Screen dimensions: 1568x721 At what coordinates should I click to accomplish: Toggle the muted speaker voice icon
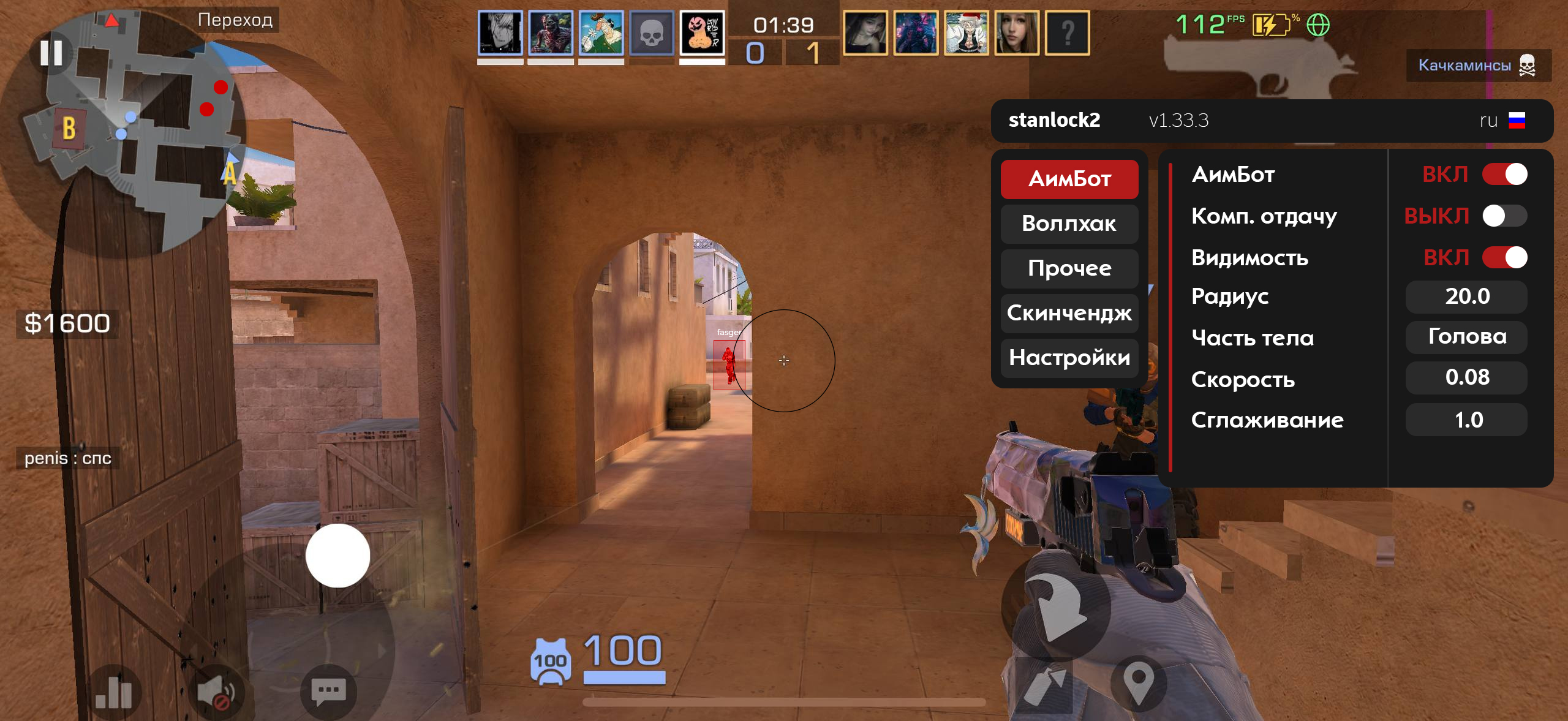point(217,693)
